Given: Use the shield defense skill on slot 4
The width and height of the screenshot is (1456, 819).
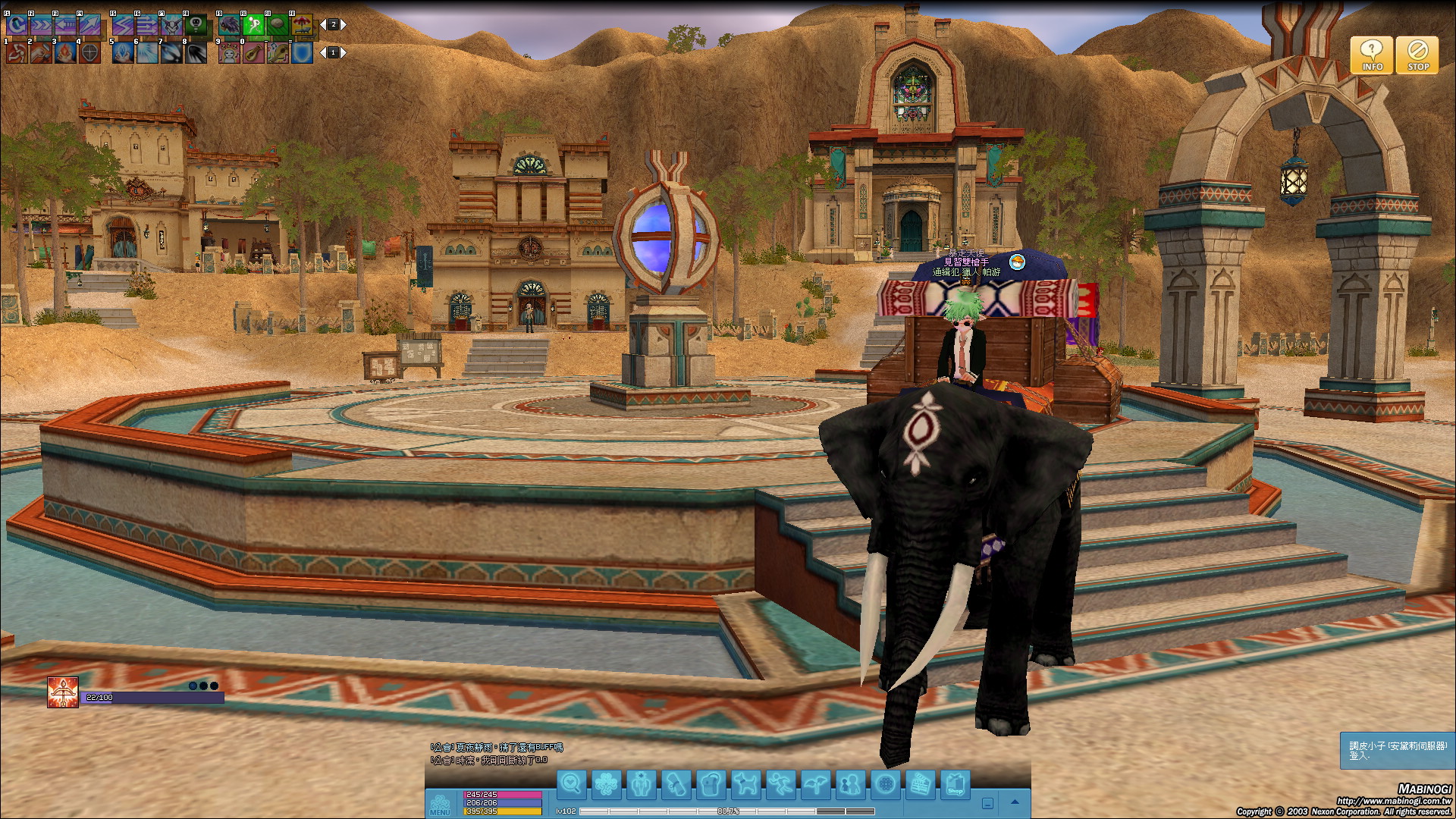Looking at the screenshot, I should point(89,52).
